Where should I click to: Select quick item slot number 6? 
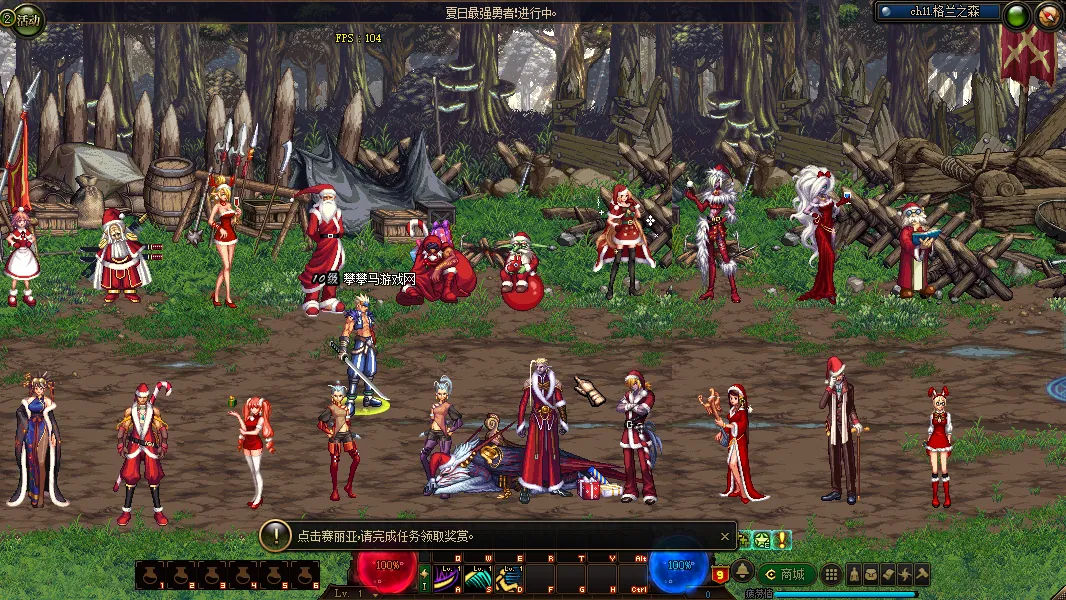point(304,575)
